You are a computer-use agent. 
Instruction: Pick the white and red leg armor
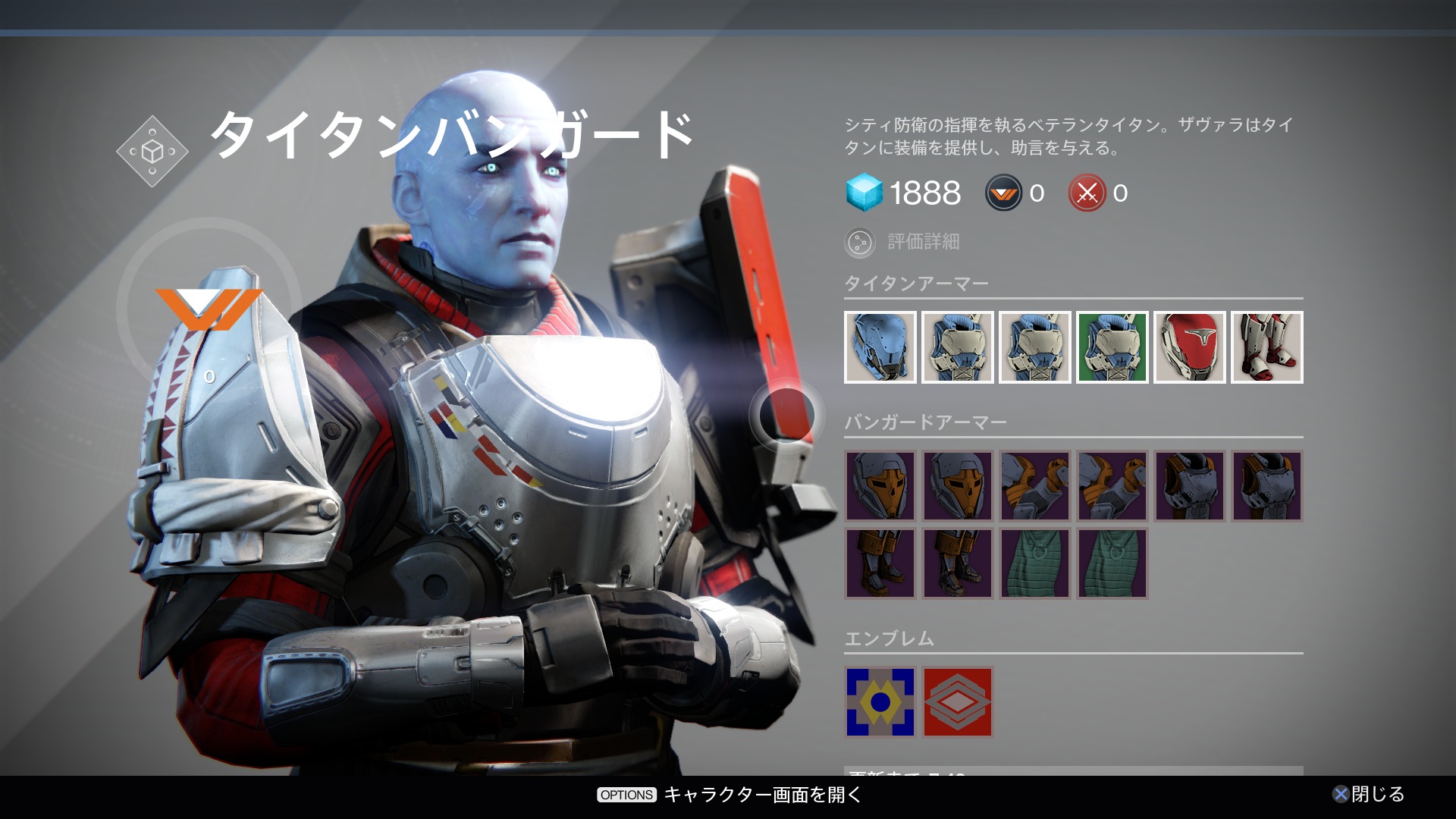(x=1266, y=347)
